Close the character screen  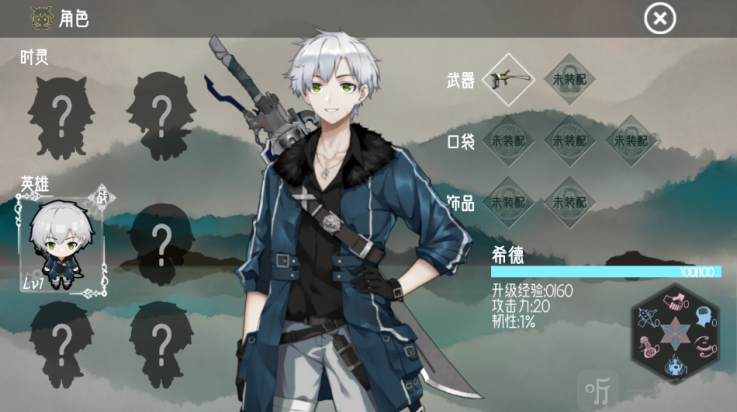click(x=659, y=18)
